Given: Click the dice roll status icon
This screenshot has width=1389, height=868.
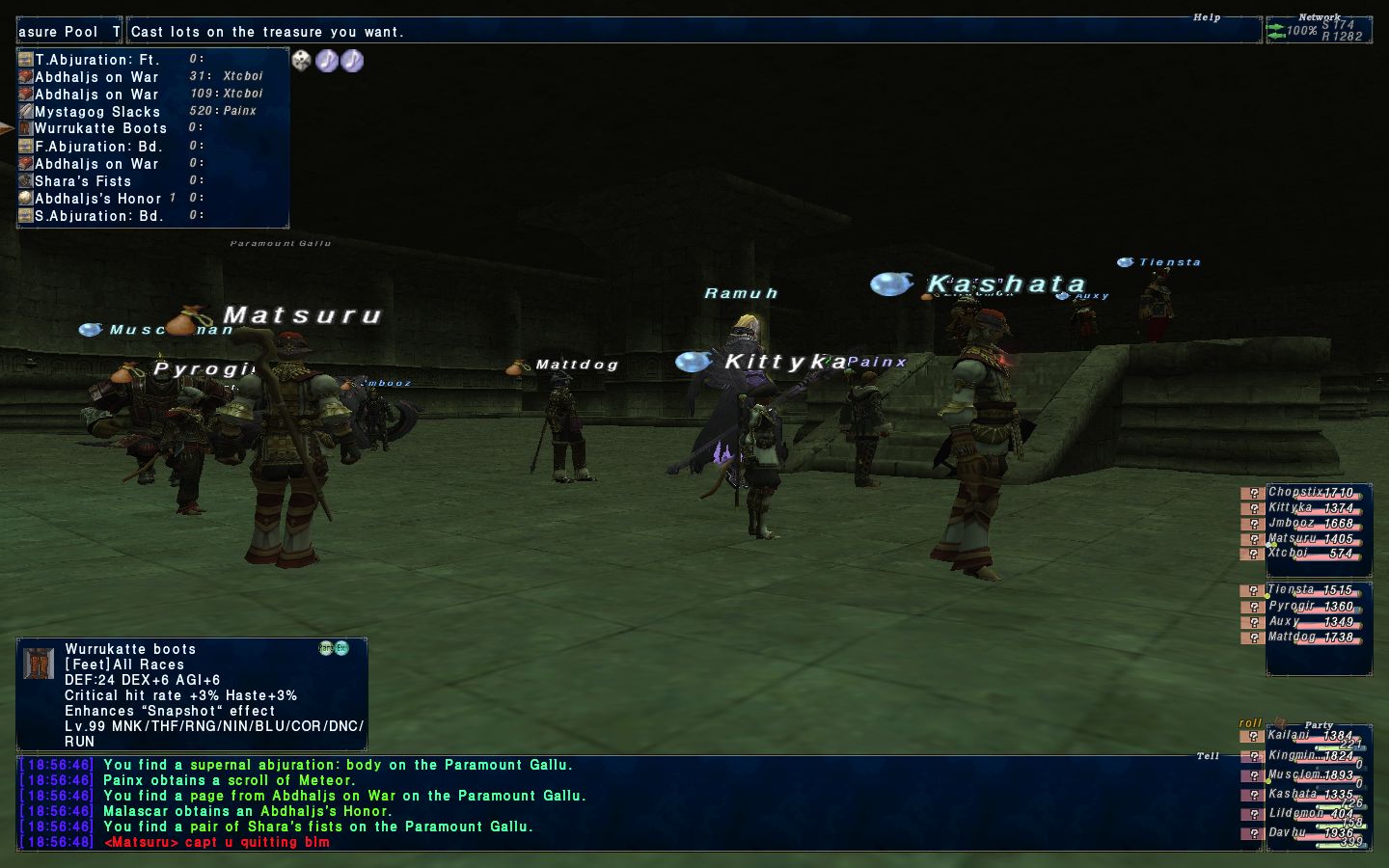Looking at the screenshot, I should tap(302, 61).
